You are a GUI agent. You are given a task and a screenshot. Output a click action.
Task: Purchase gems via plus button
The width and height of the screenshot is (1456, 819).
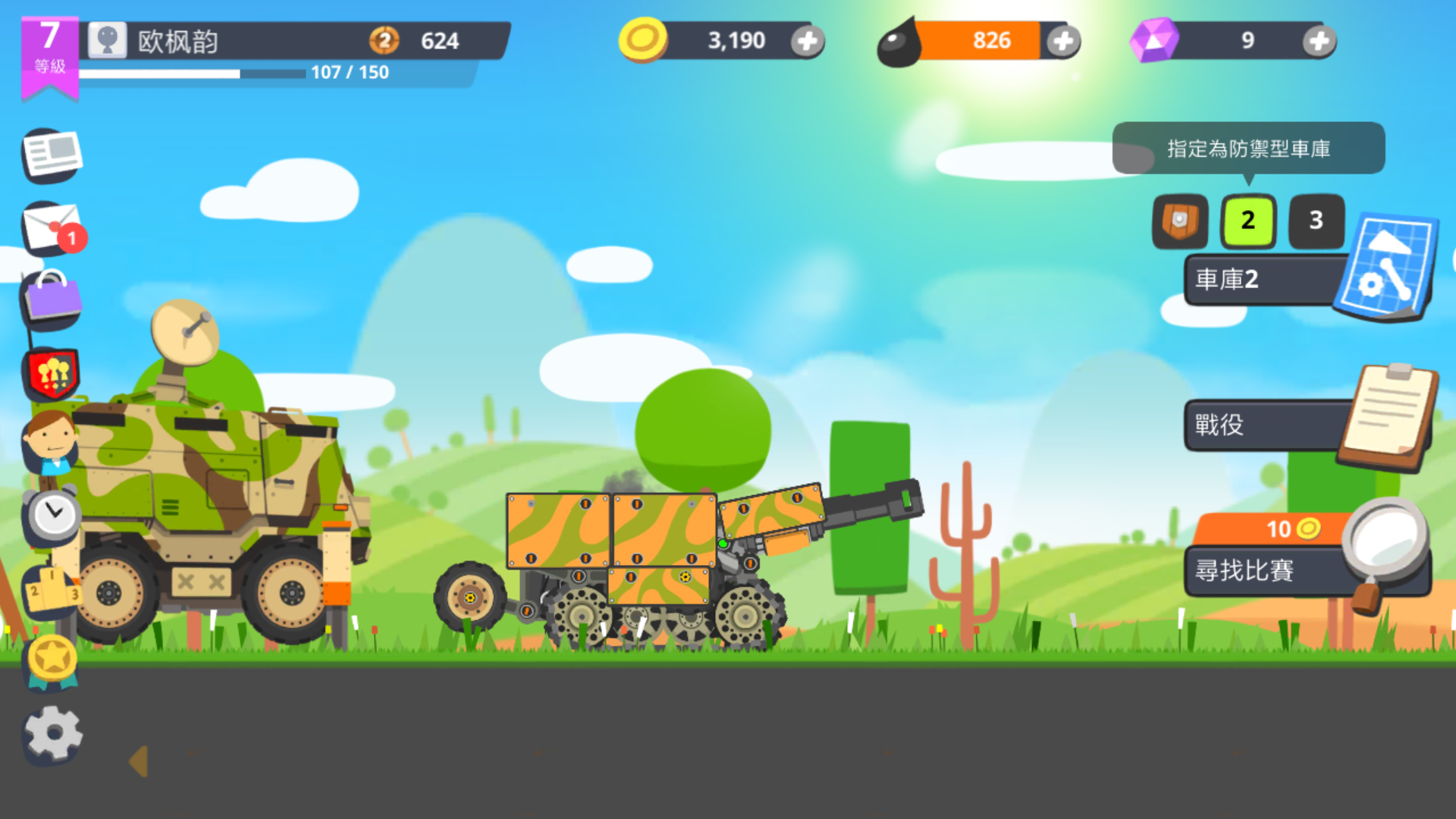[x=1319, y=42]
